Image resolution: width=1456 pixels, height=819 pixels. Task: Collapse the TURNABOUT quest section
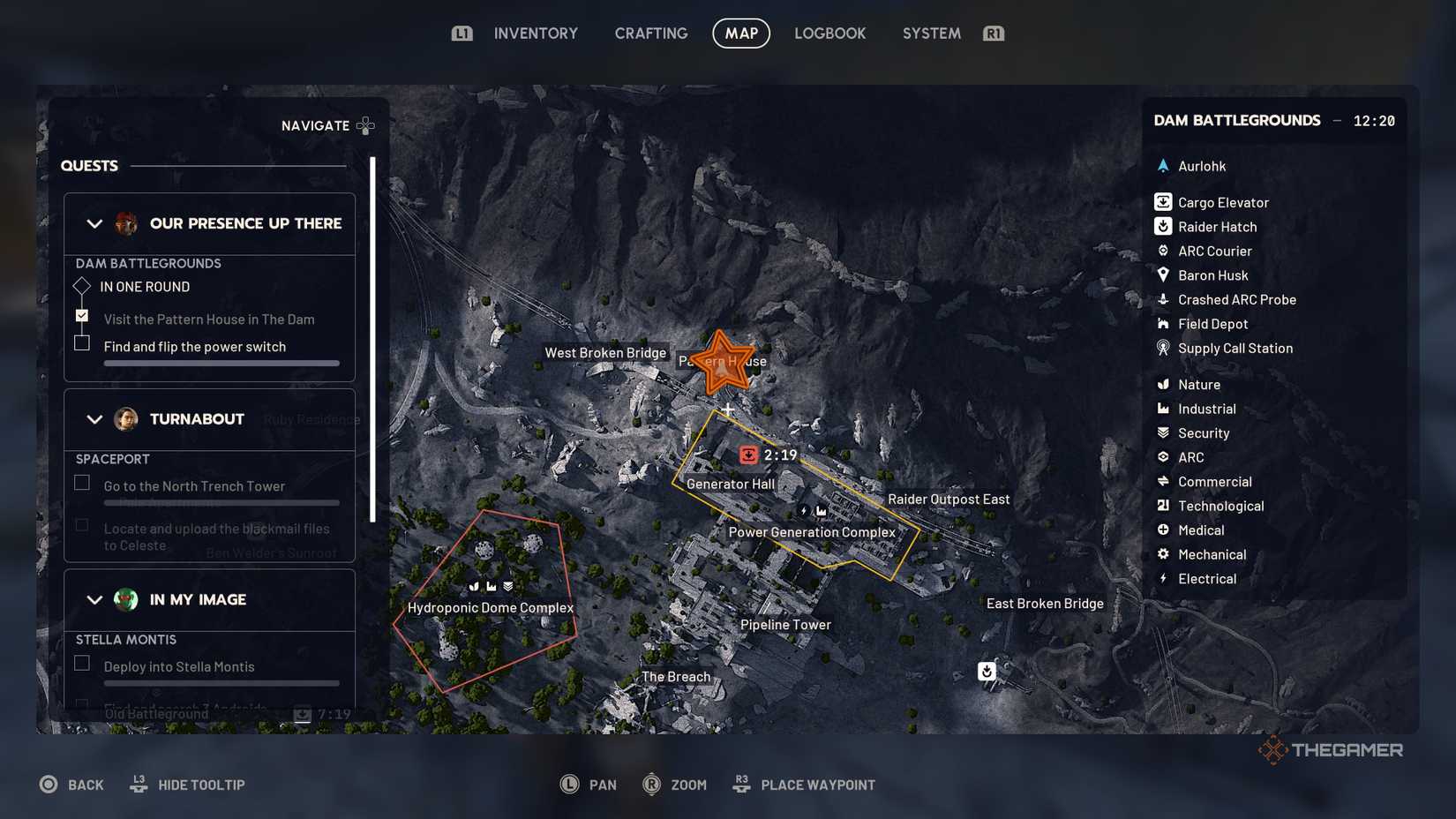pyautogui.click(x=94, y=418)
